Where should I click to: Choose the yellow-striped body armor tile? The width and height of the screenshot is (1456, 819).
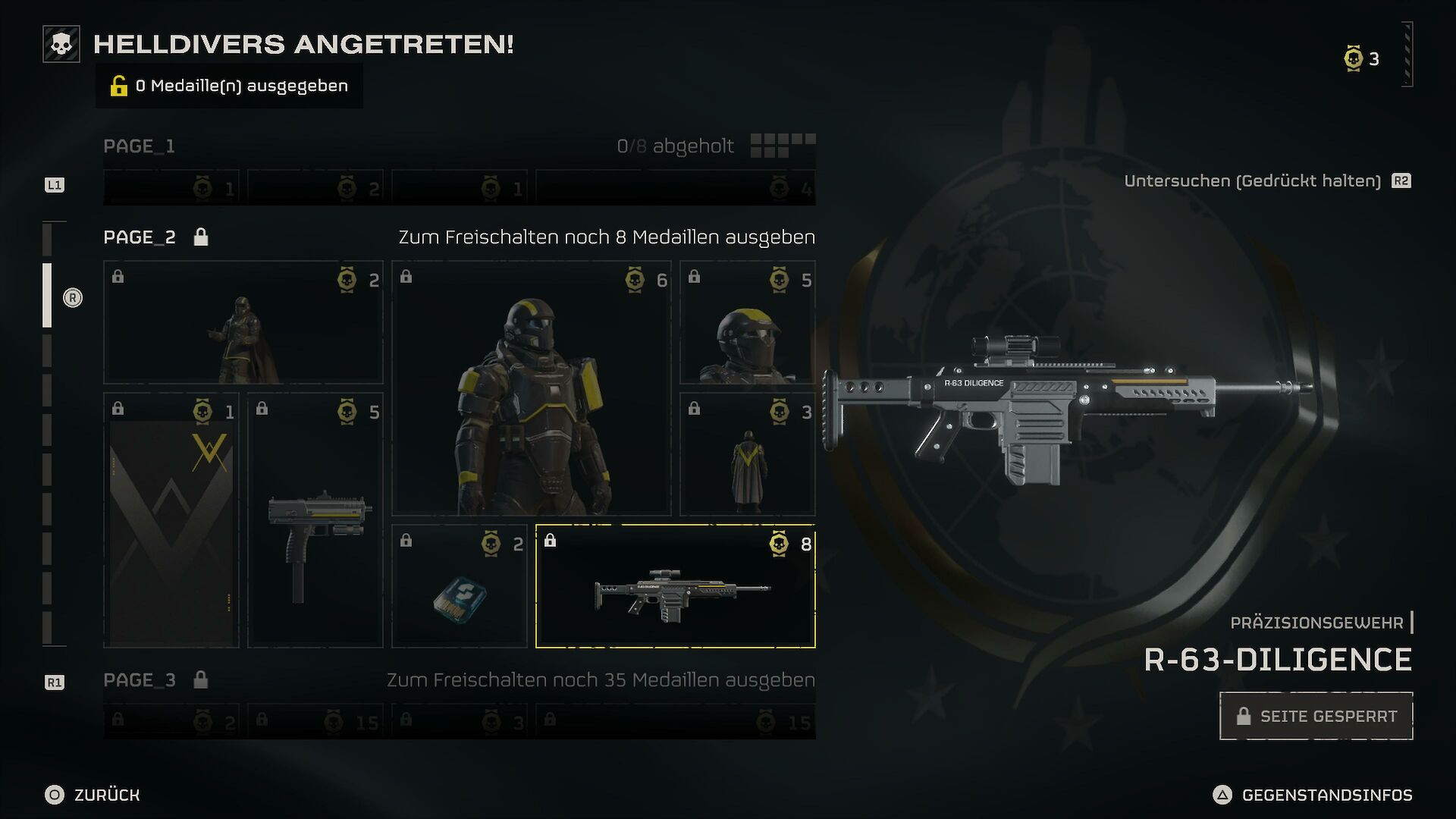531,388
